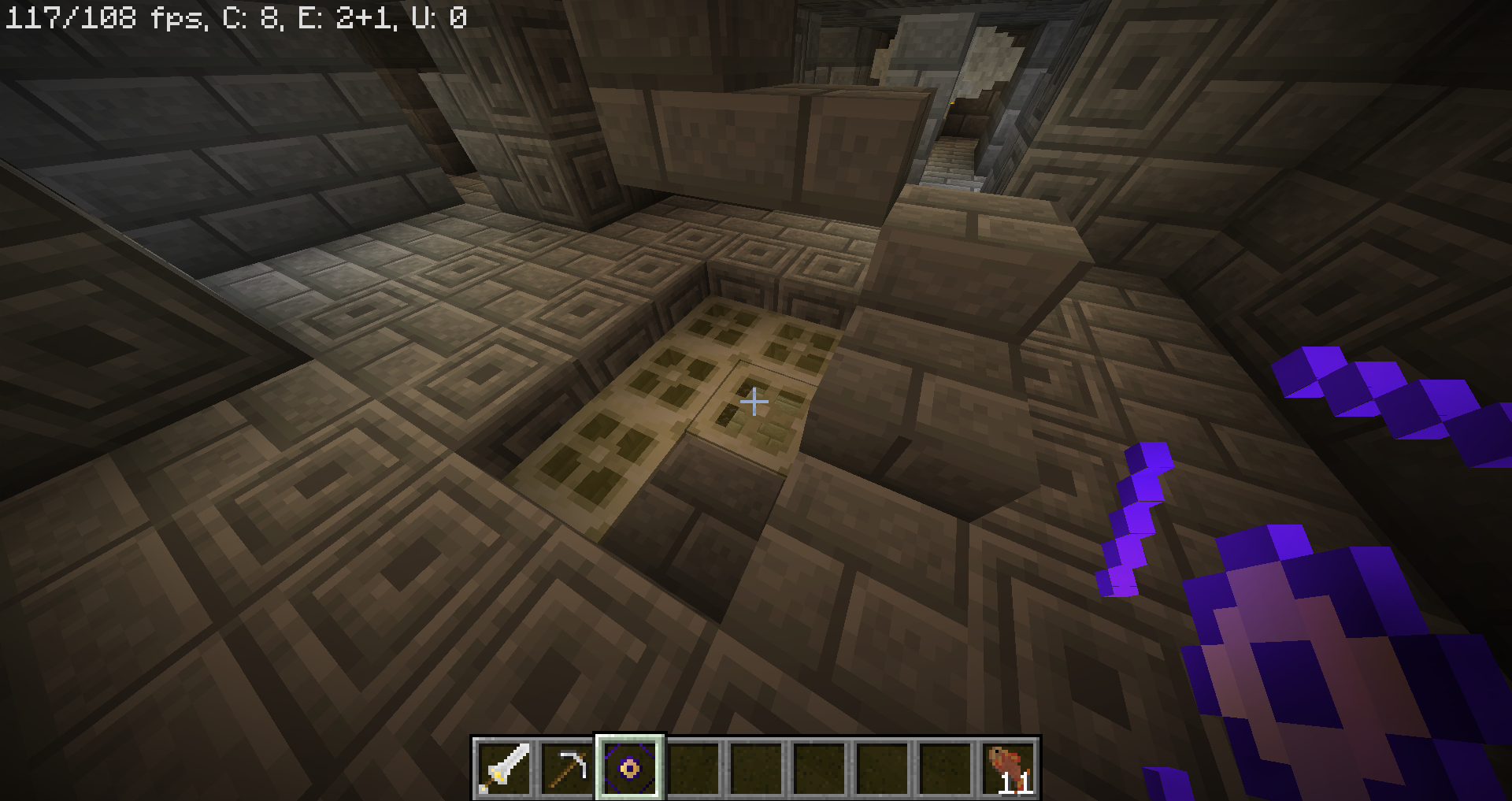Click the crosshair at the center of the screen
This screenshot has width=1512, height=801.
click(x=755, y=401)
